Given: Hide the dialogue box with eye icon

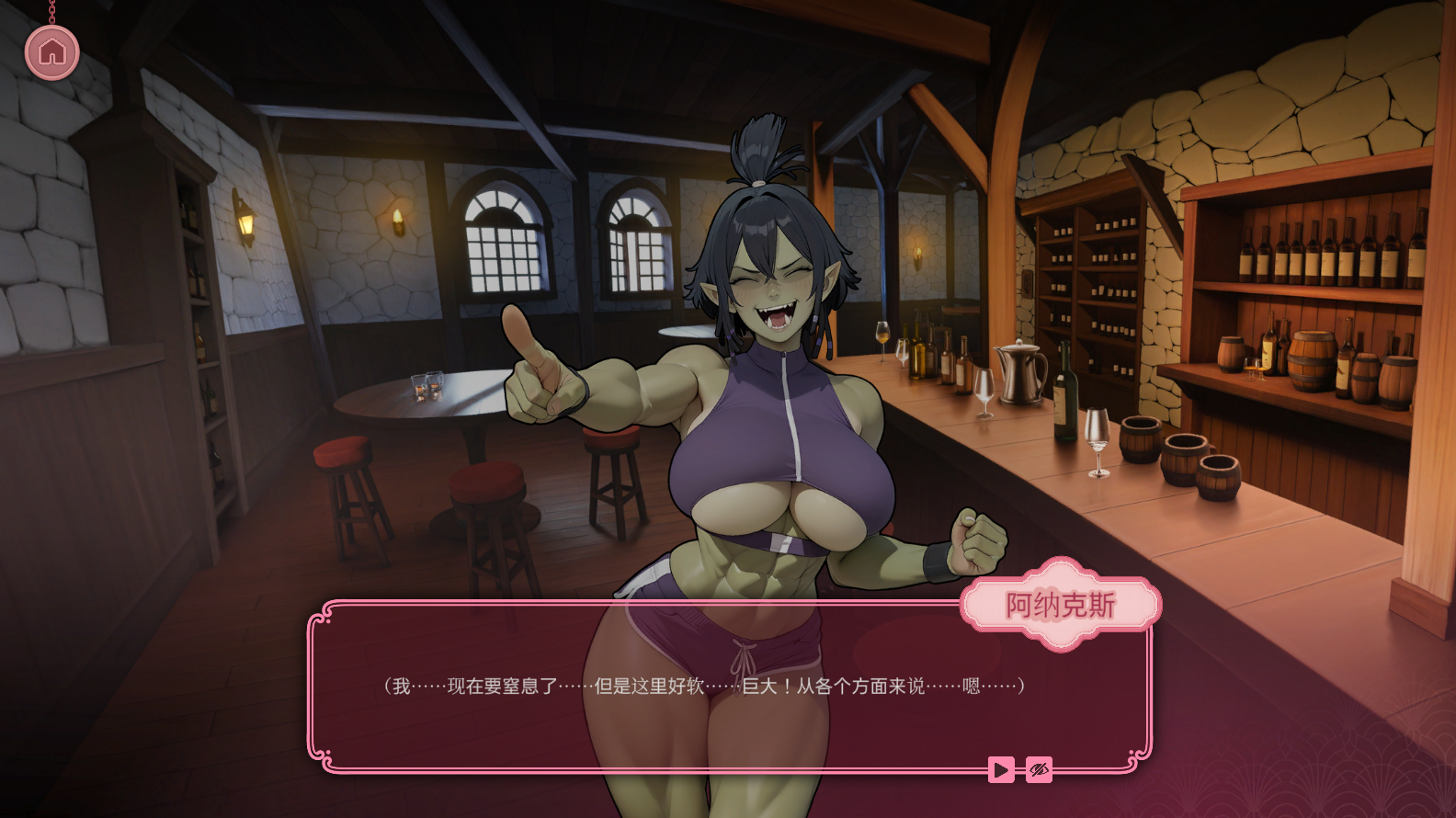Looking at the screenshot, I should pos(1040,769).
